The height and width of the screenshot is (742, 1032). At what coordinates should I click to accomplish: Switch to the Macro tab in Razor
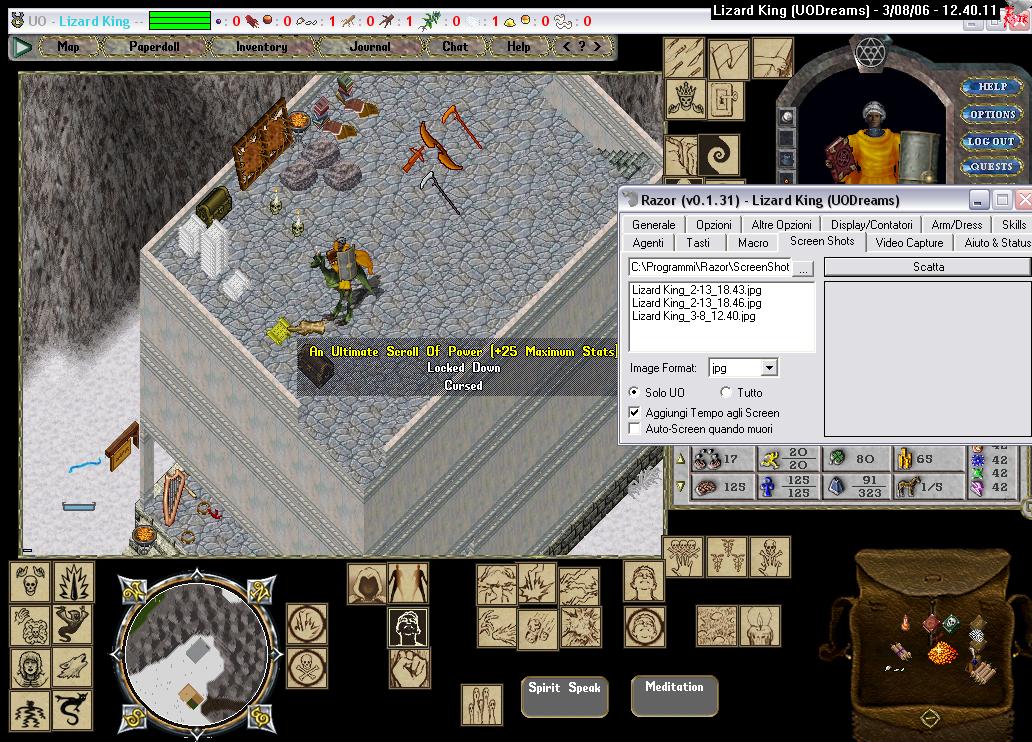pos(753,242)
